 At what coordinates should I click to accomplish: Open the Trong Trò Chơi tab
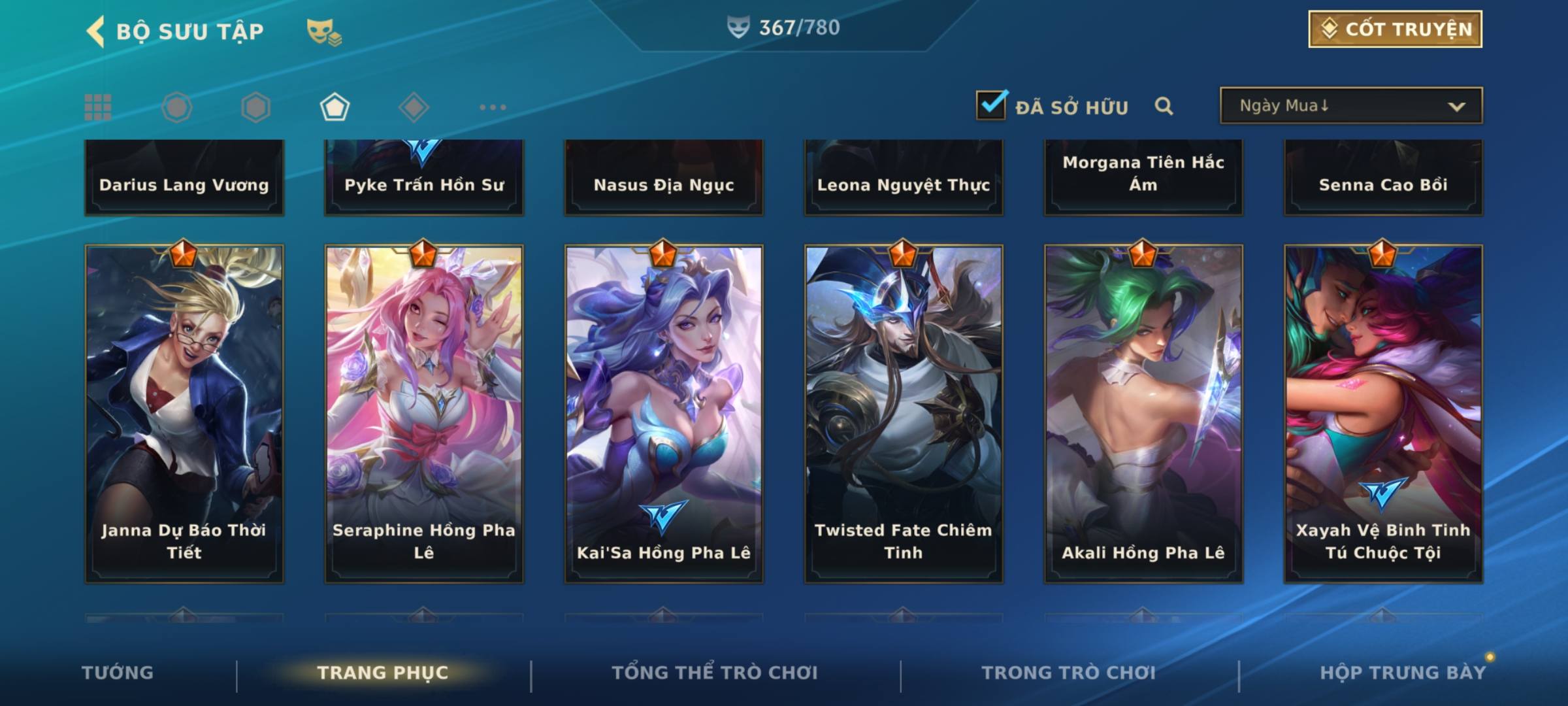[x=1069, y=673]
